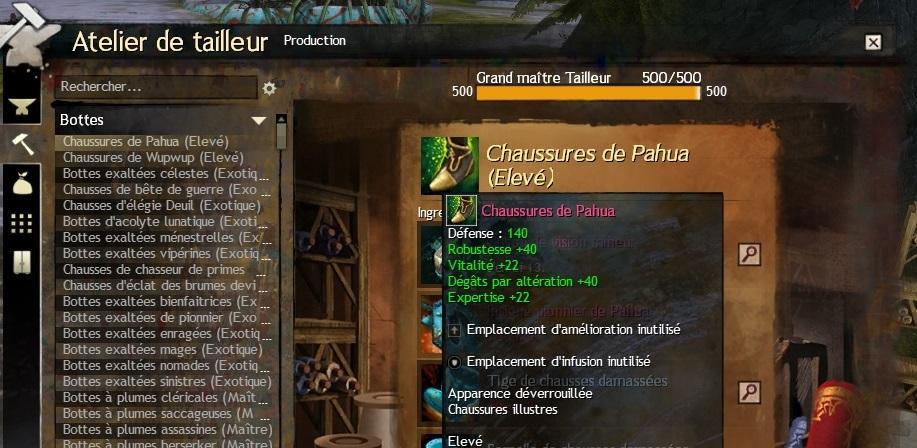The image size is (917, 448).
Task: Collapse the Bottes category
Action: [x=259, y=120]
